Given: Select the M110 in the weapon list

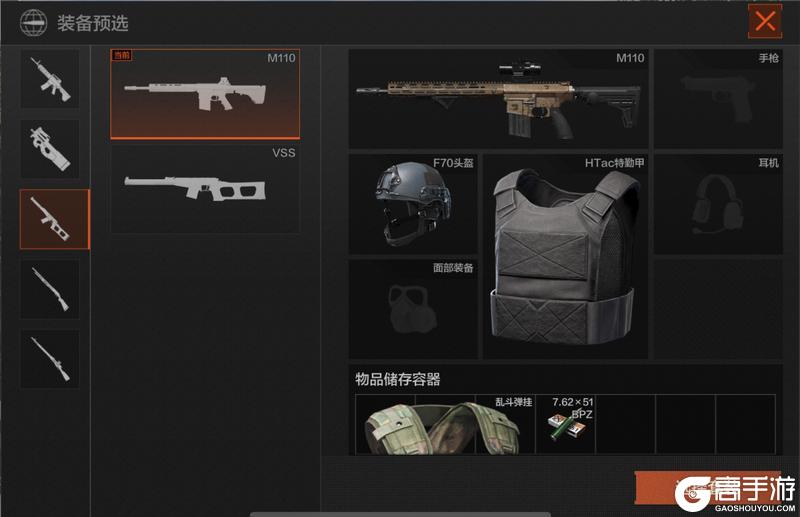Looking at the screenshot, I should (205, 93).
